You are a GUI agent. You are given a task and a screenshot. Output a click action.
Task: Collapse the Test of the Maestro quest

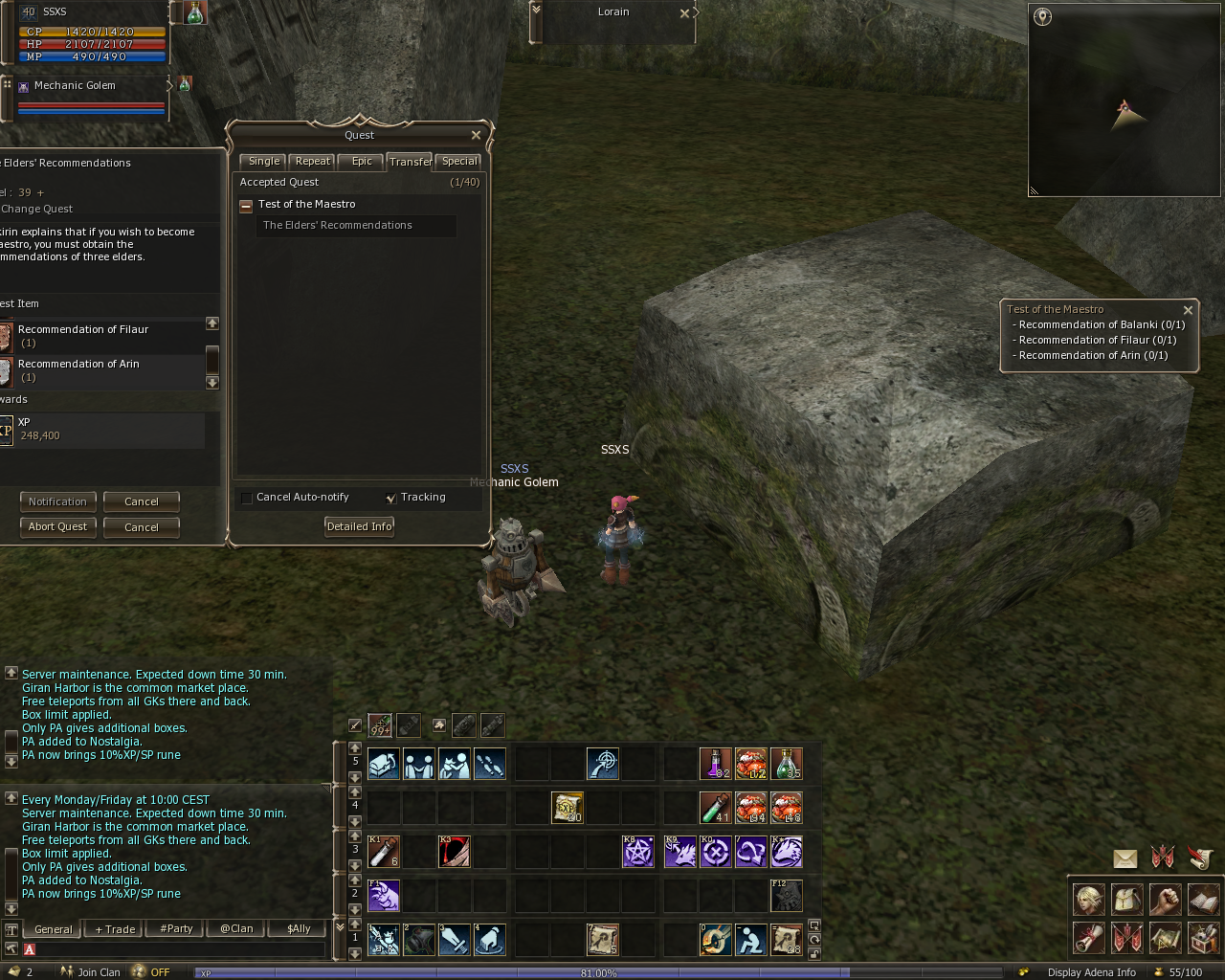click(x=246, y=205)
